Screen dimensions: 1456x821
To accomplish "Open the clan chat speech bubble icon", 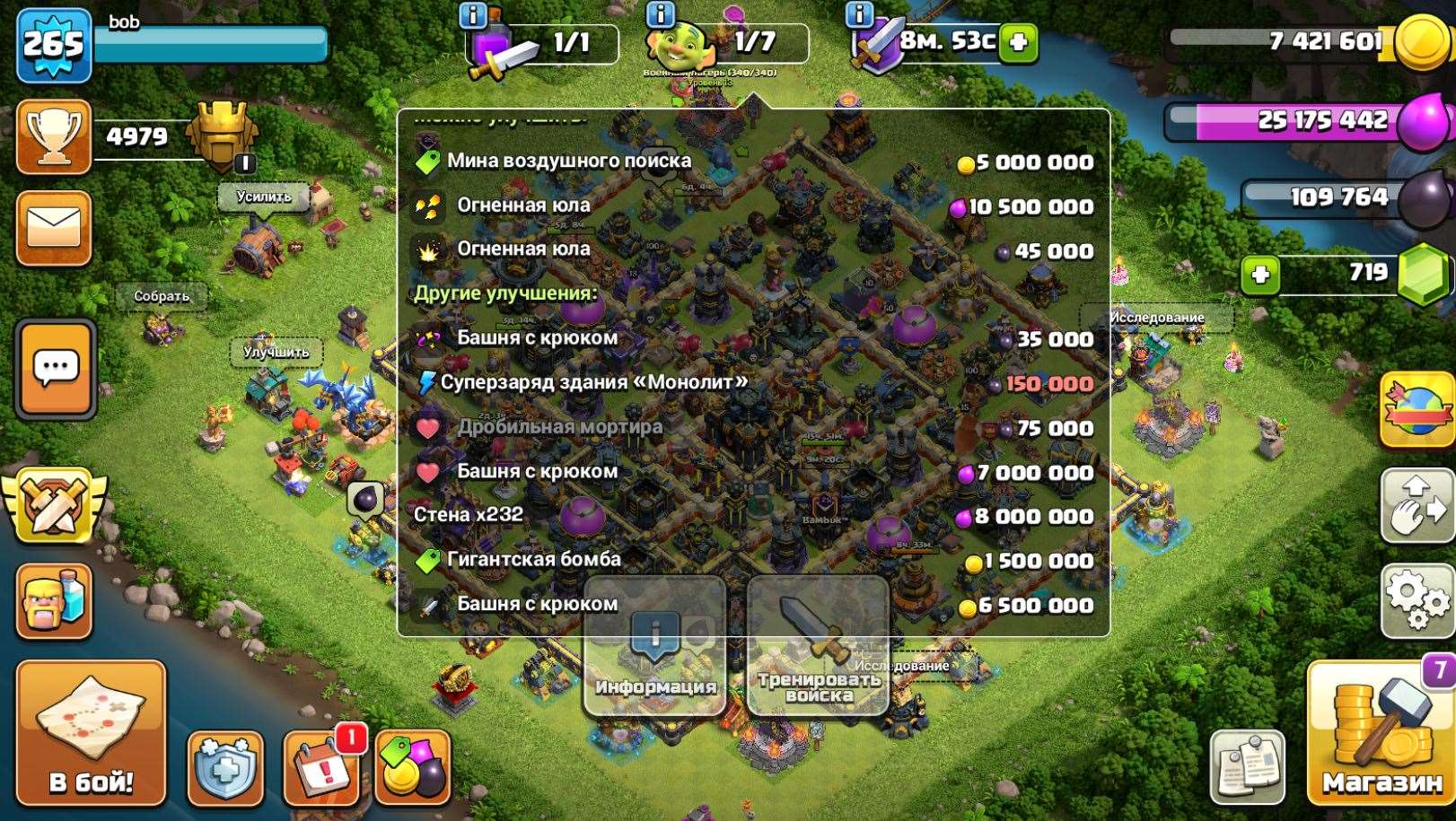I will click(54, 368).
